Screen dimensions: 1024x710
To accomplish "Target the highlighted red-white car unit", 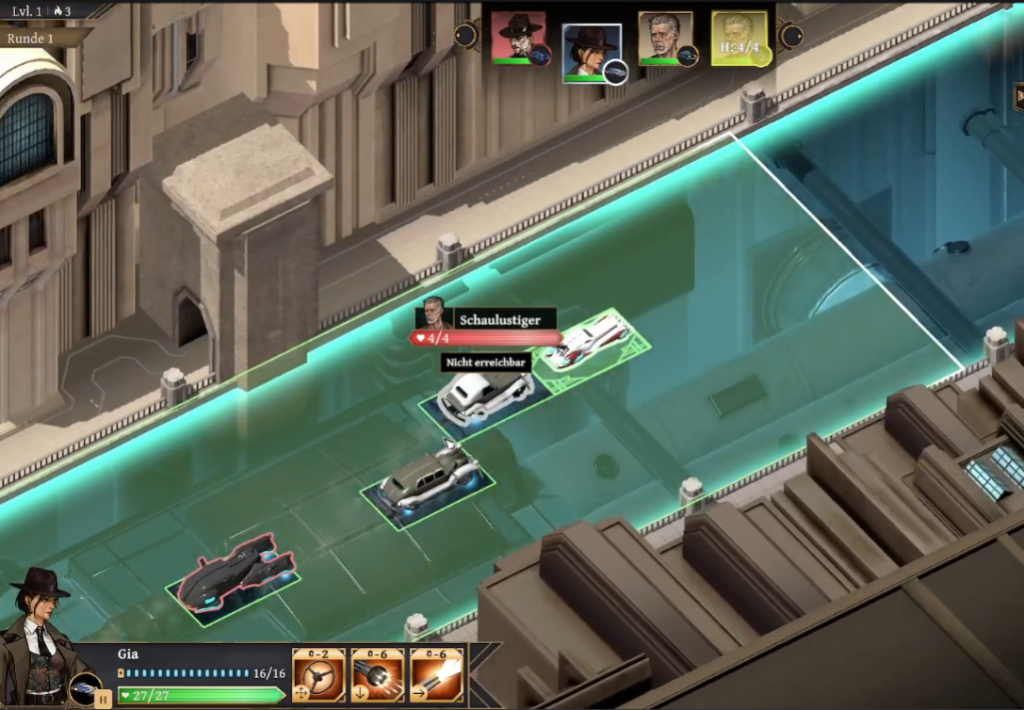I will [592, 341].
